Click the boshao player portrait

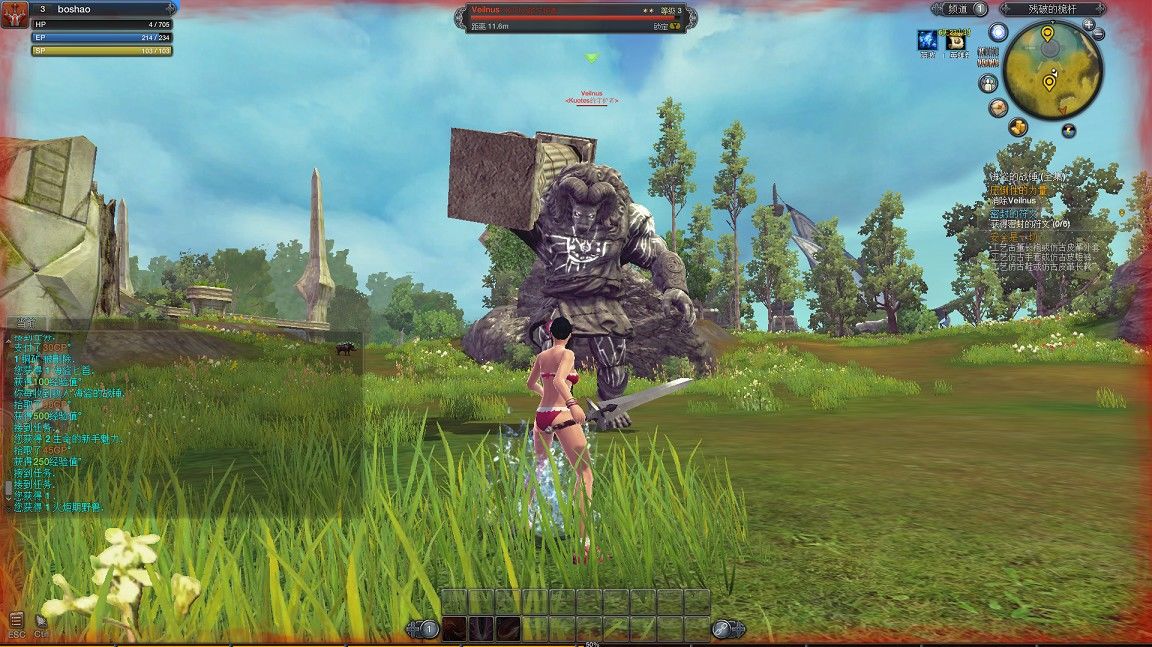click(x=14, y=14)
